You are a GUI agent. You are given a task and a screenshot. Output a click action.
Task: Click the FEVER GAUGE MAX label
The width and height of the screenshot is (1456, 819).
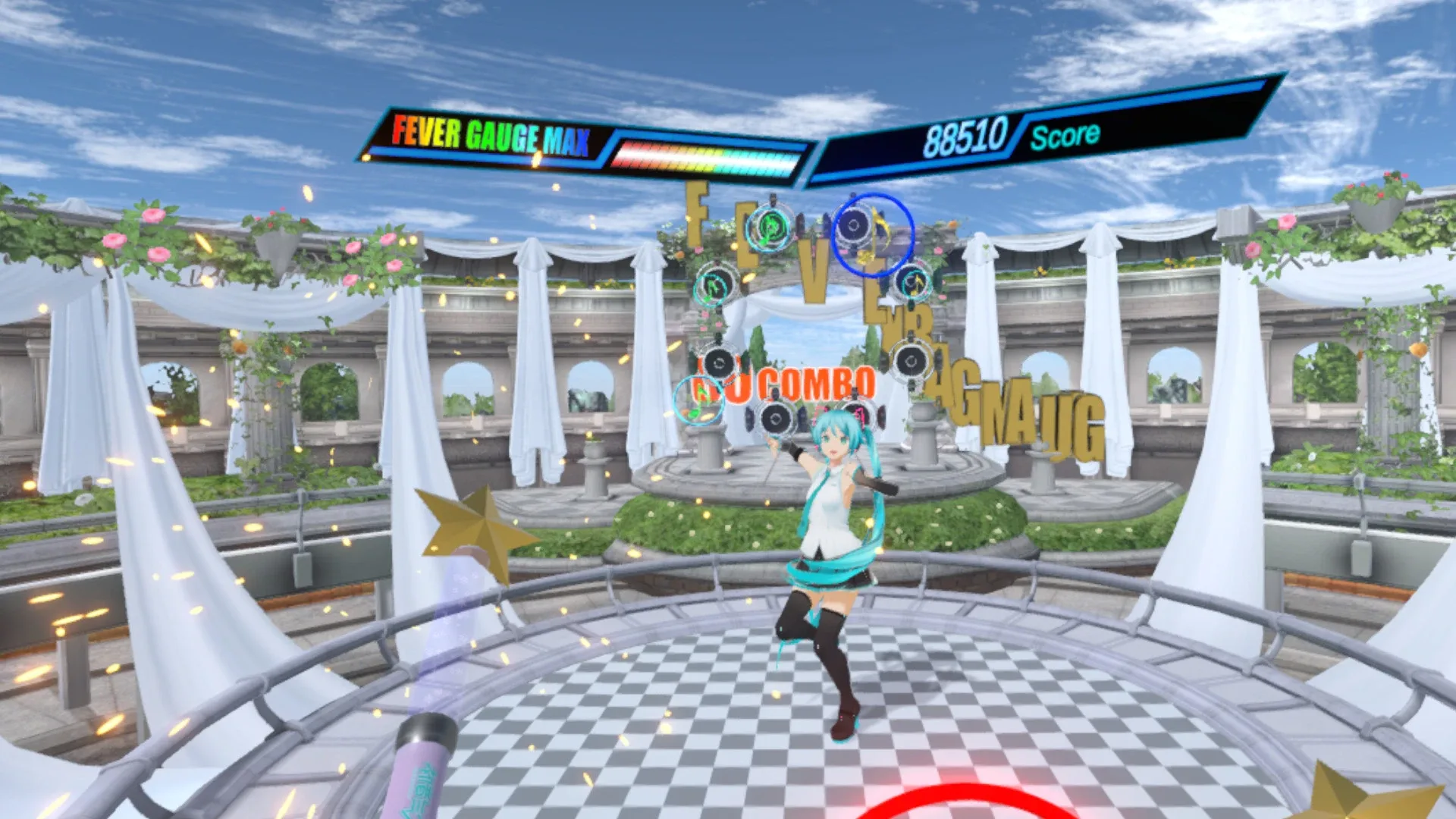pos(489,135)
